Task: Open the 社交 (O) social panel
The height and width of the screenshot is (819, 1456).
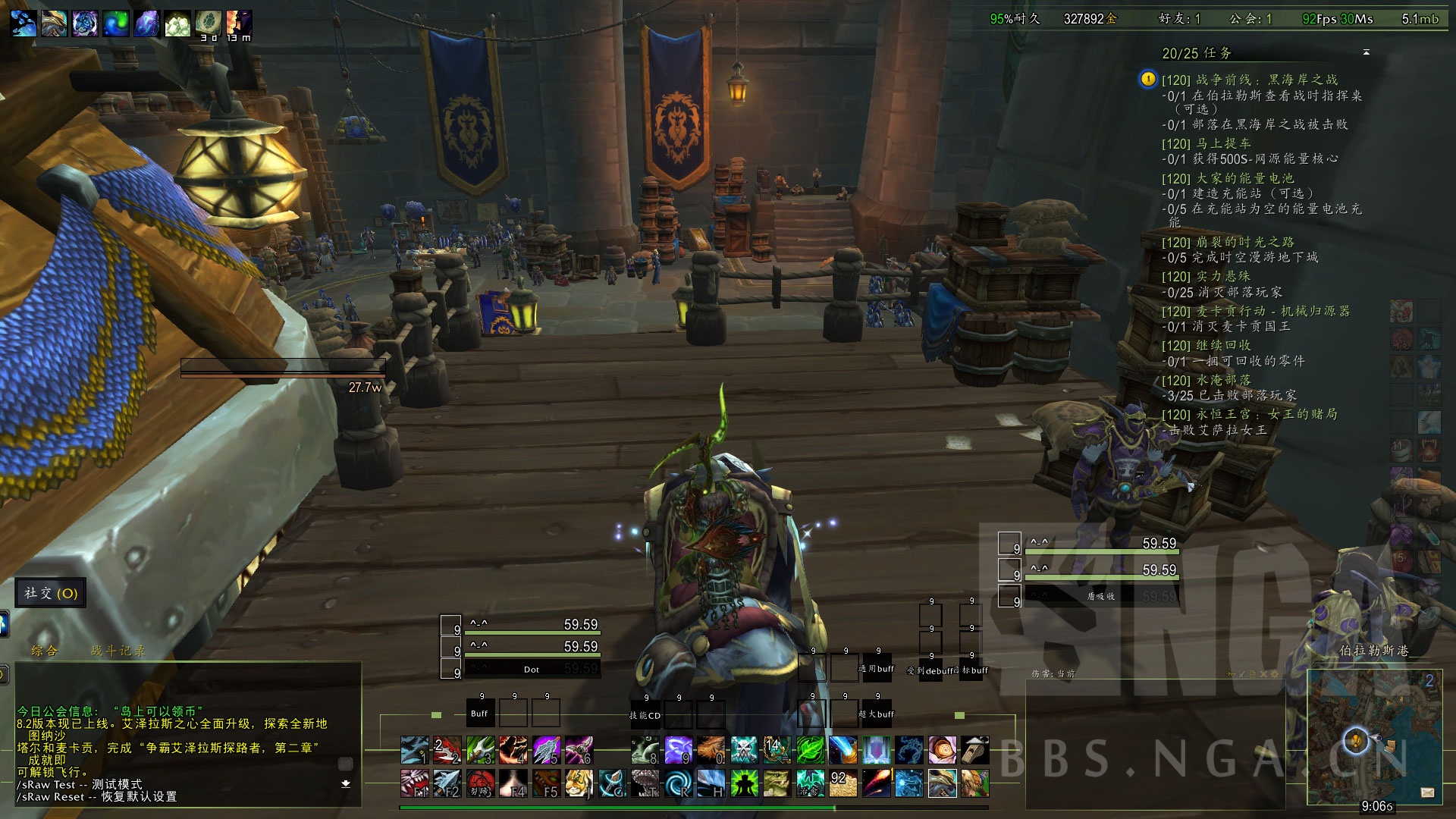Action: 51,593
